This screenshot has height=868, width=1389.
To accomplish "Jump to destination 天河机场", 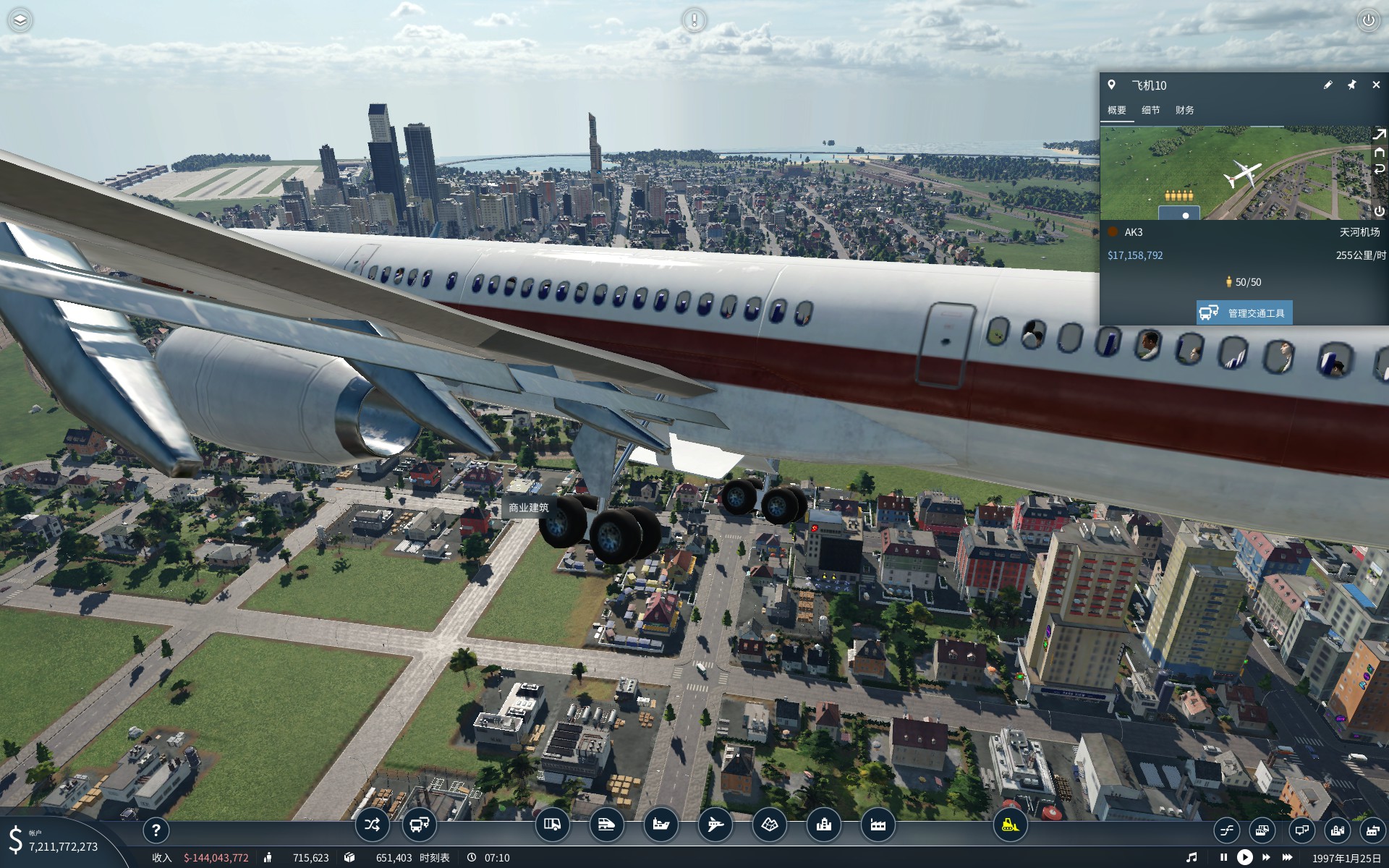I will coord(1359,232).
